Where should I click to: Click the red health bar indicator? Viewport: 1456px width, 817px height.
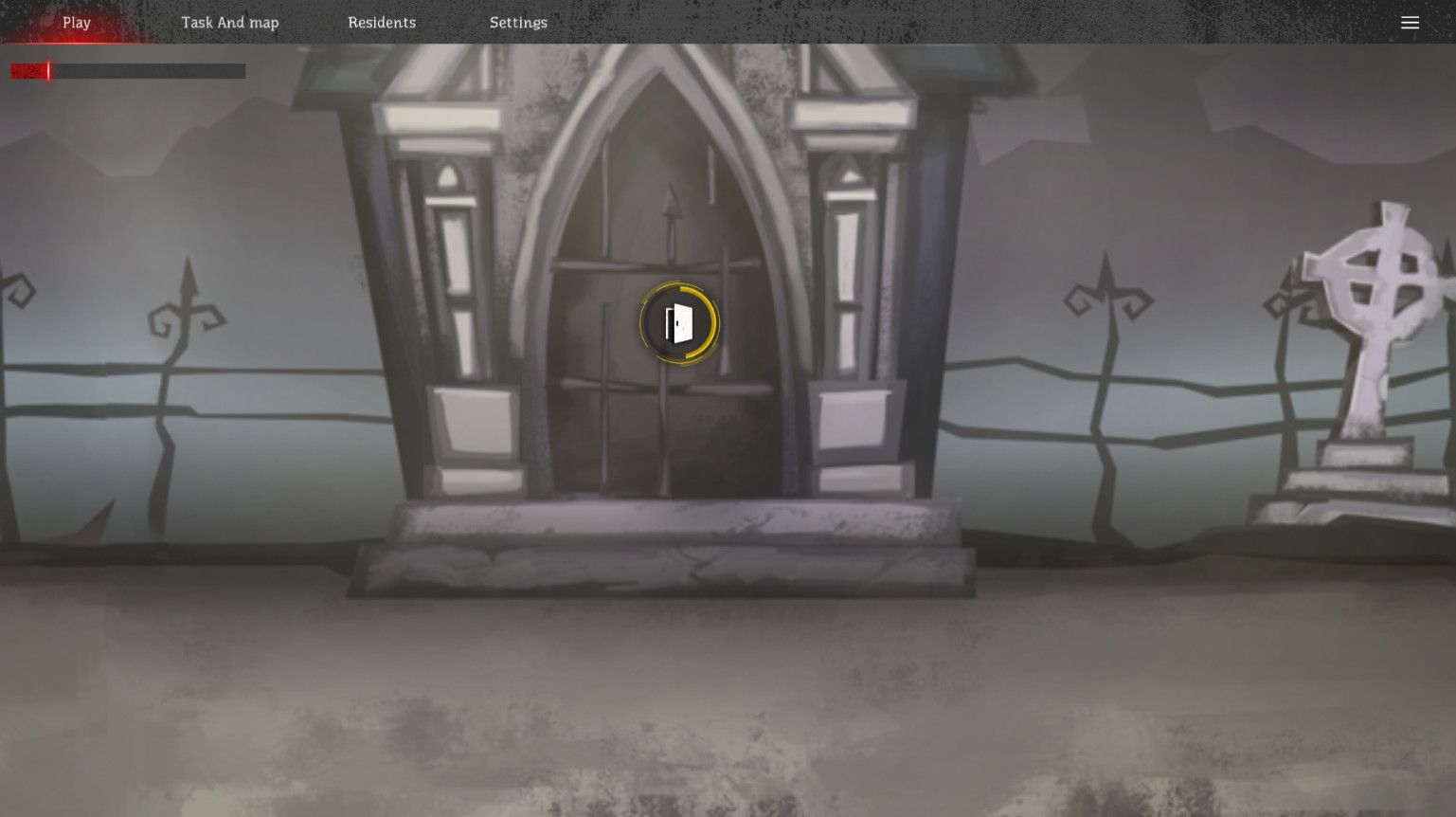pos(28,70)
